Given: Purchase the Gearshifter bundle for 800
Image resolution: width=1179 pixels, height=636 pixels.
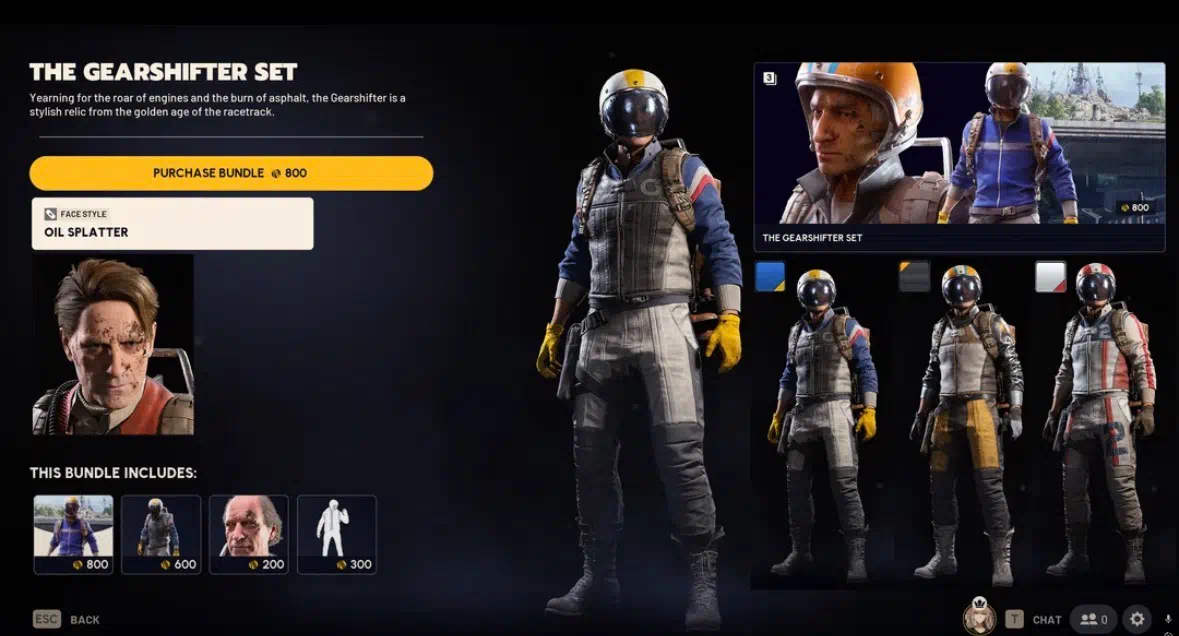Looking at the screenshot, I should point(231,173).
